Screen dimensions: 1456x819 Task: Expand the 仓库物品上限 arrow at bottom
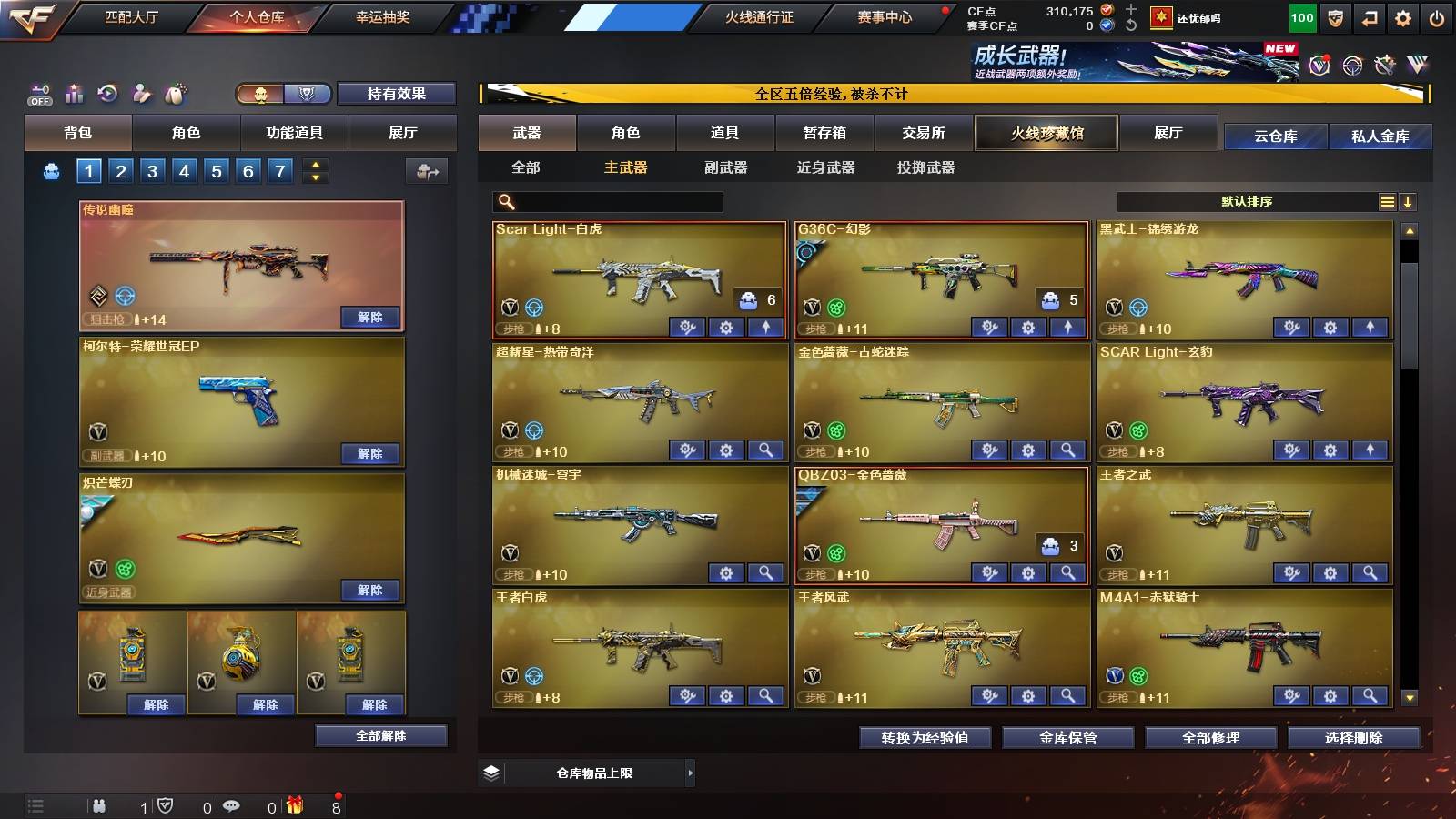[x=692, y=772]
